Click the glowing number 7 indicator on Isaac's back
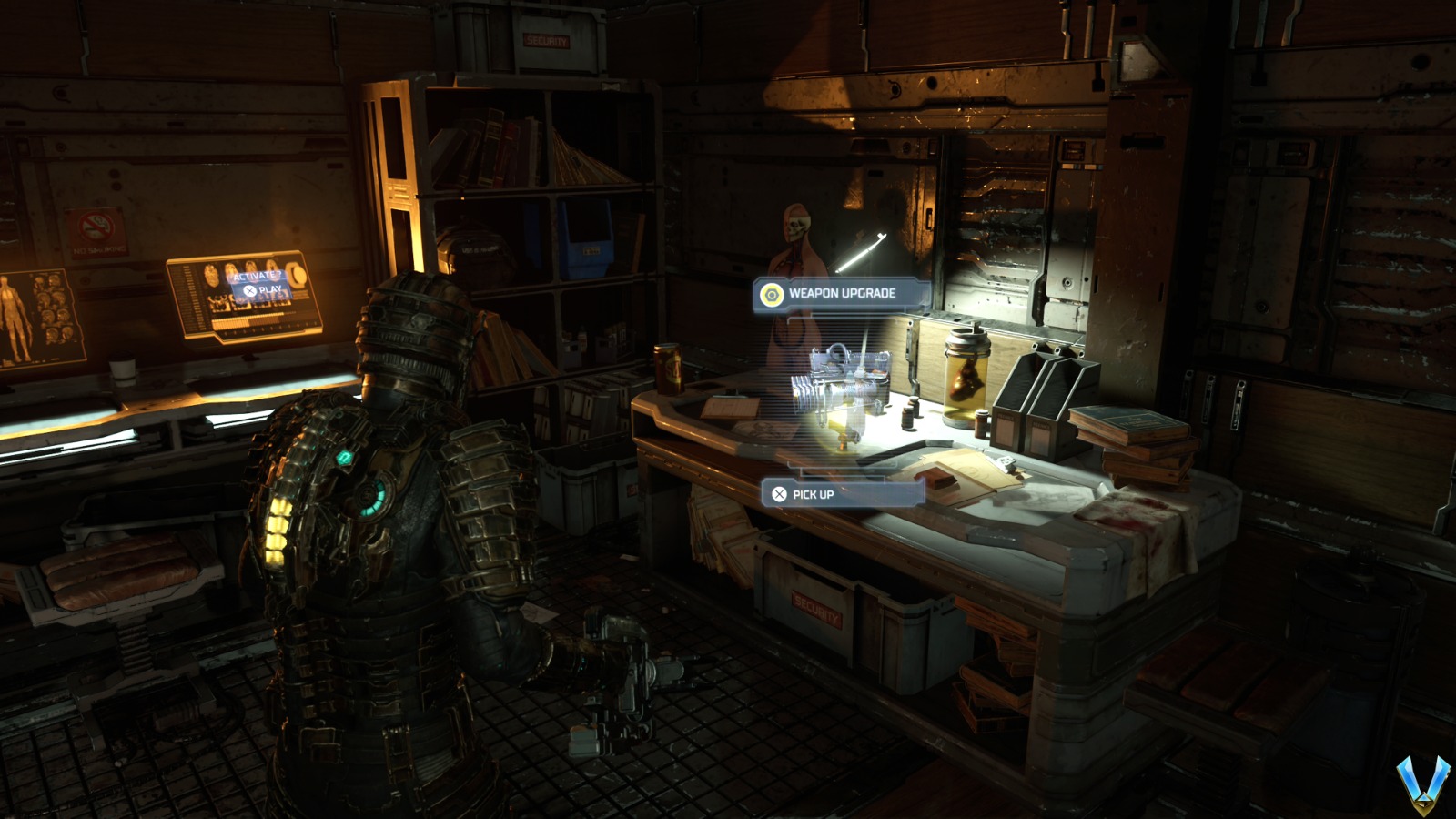 pyautogui.click(x=344, y=457)
